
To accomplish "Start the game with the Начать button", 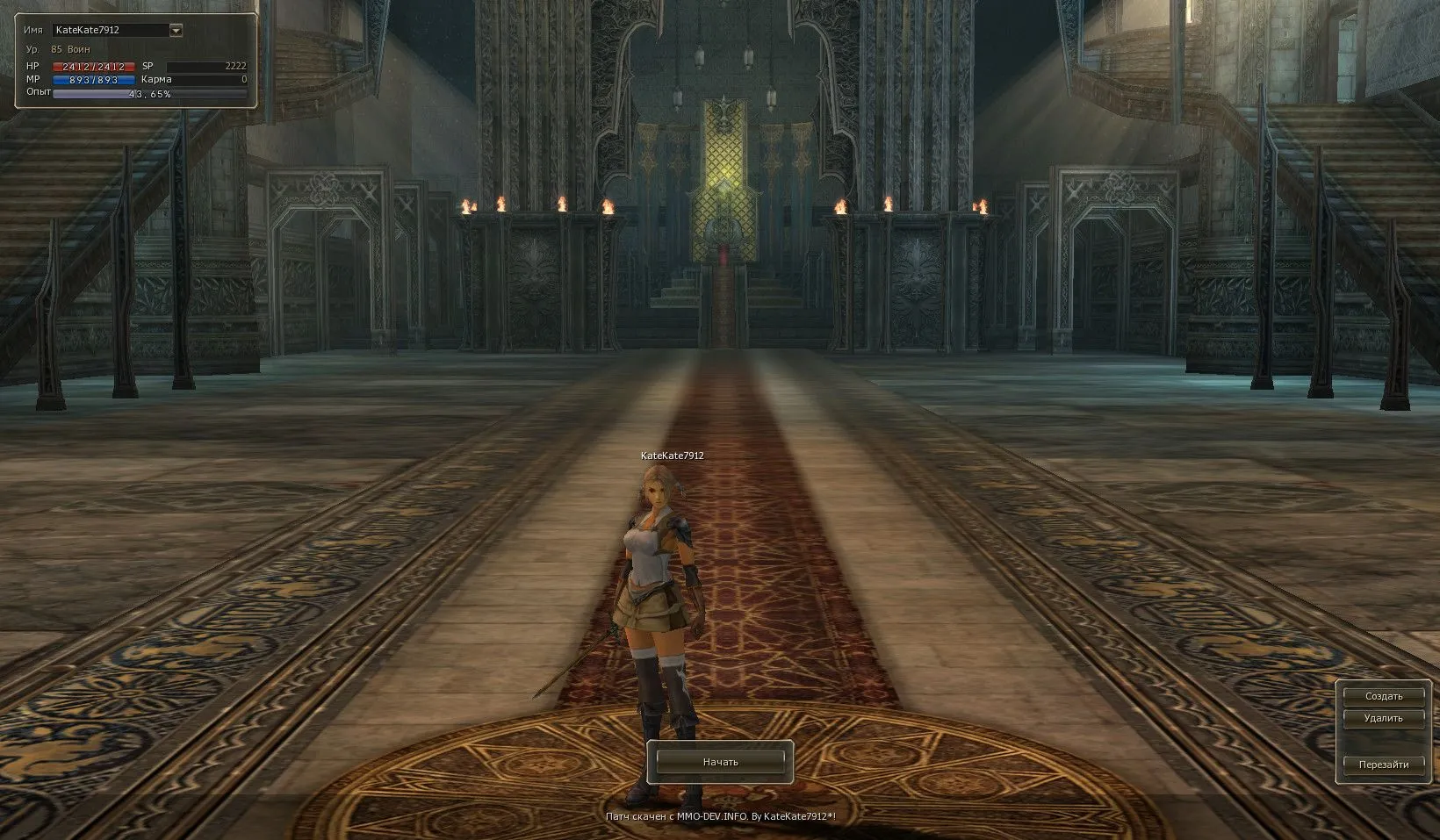I will click(x=720, y=762).
